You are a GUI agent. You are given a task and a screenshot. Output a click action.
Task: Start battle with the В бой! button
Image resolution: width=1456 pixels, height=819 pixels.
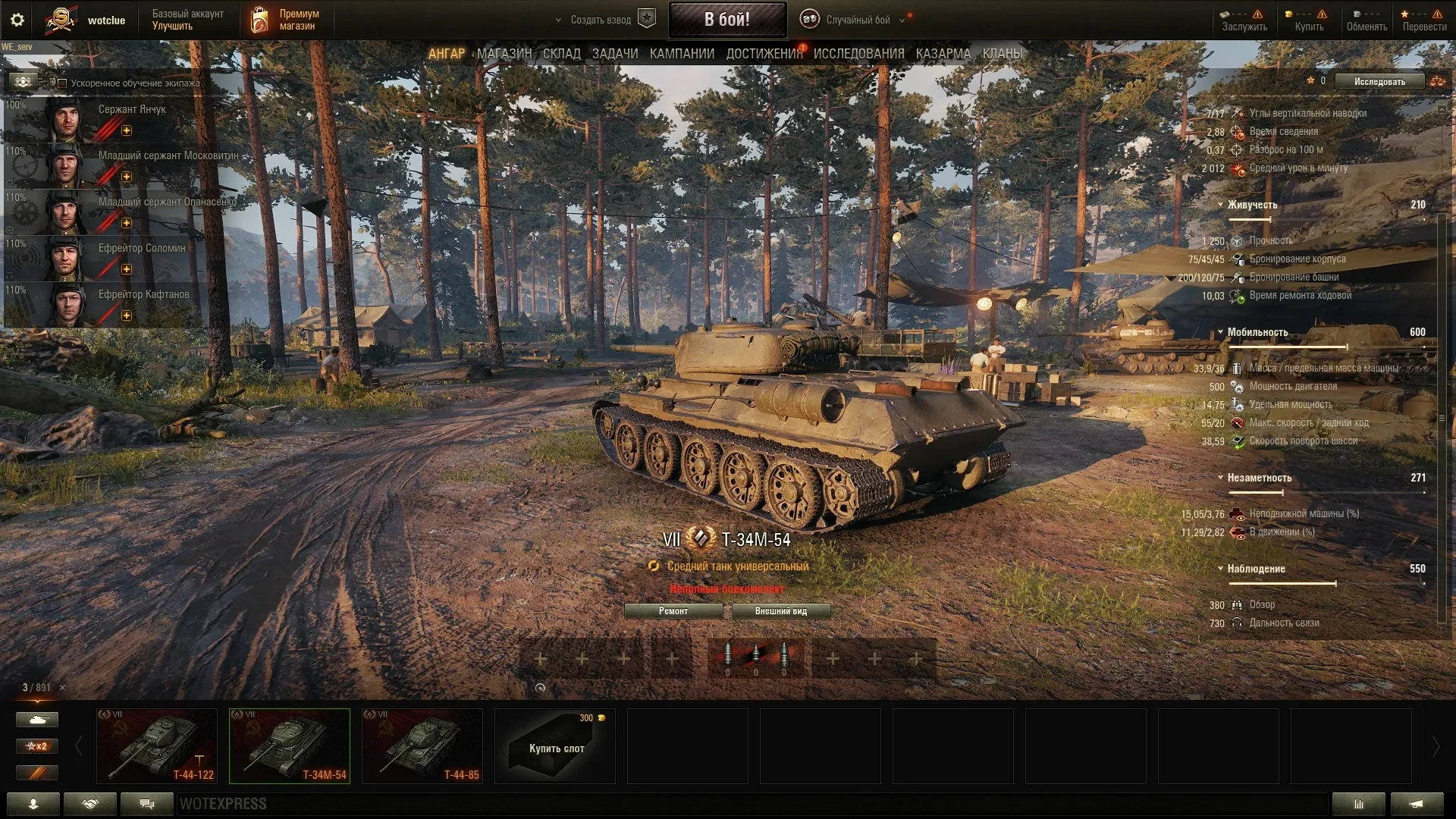(x=726, y=20)
